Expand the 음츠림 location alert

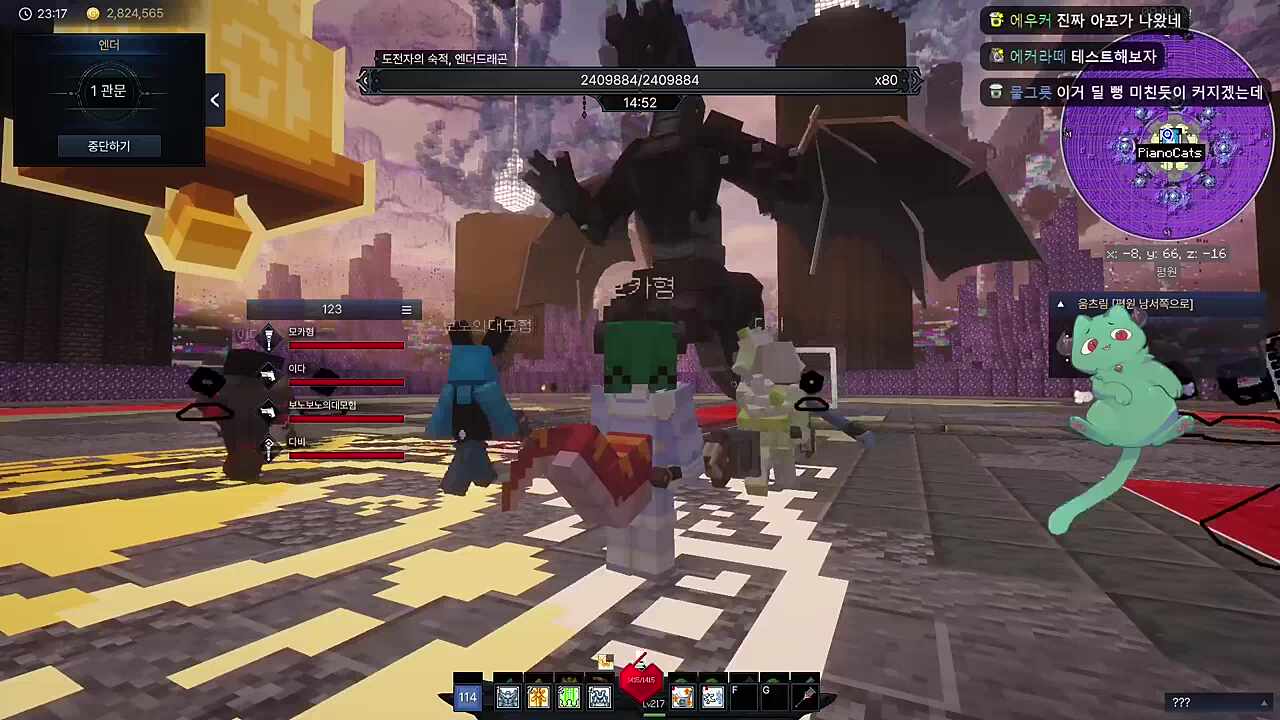pos(1060,304)
